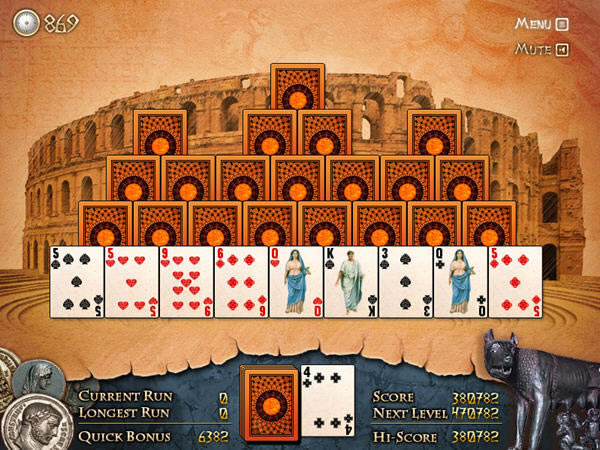This screenshot has width=600, height=450.
Task: Select the Queen of hearts card
Action: point(295,282)
